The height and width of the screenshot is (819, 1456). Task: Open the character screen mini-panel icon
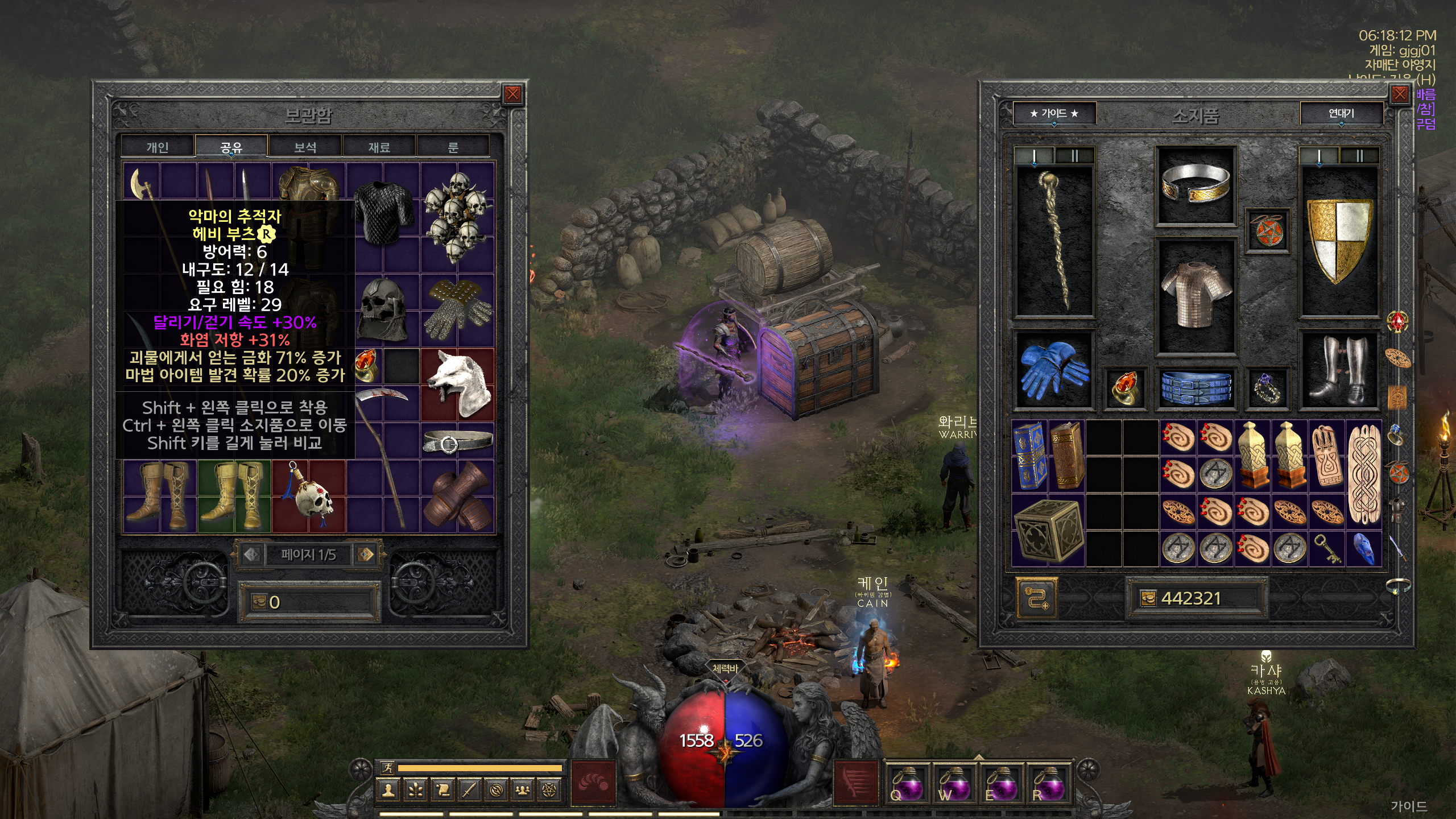pyautogui.click(x=389, y=790)
